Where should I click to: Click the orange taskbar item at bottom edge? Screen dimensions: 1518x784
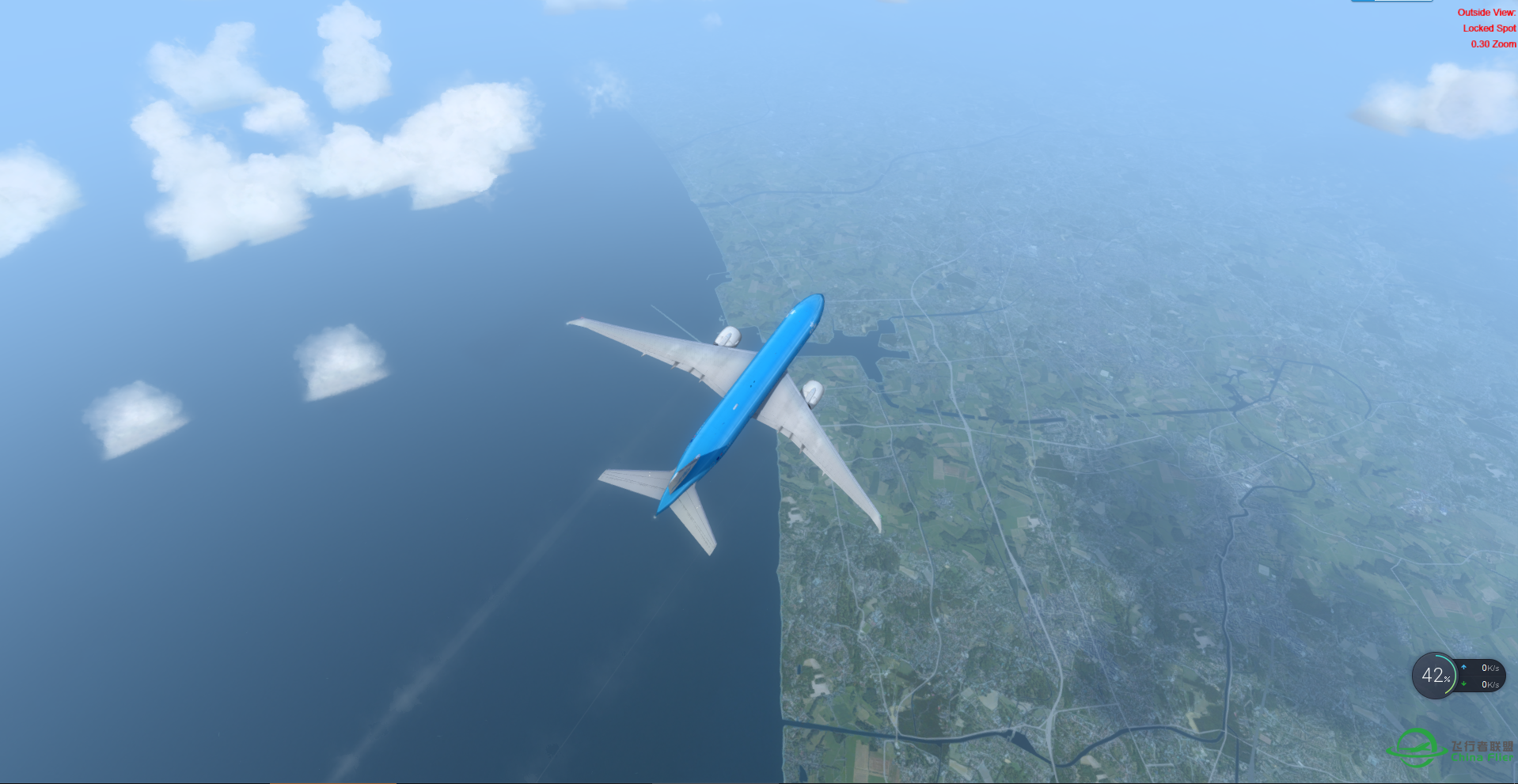pyautogui.click(x=333, y=782)
